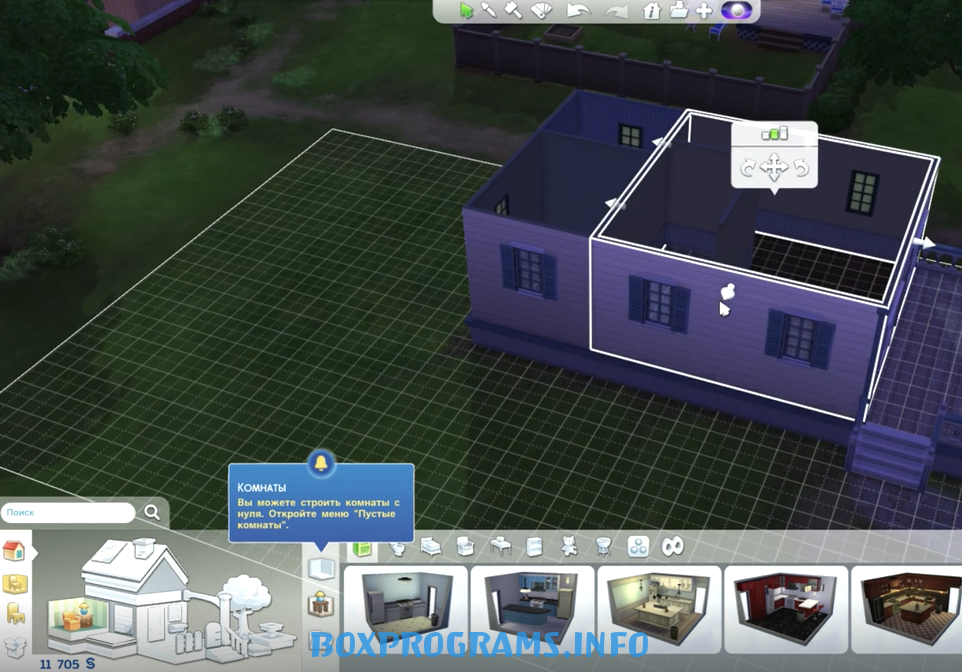Click the move-lot cross arrows icon
Image resolution: width=962 pixels, height=672 pixels.
(x=703, y=11)
